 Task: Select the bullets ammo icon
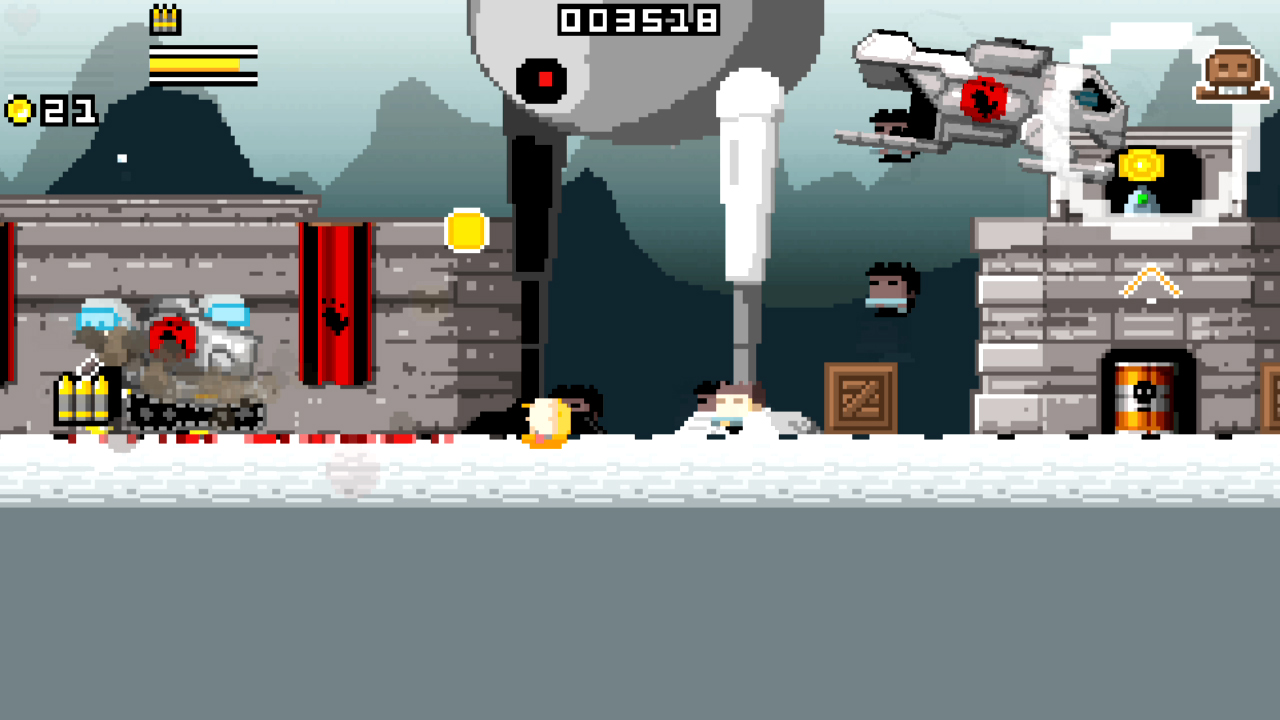[83, 397]
